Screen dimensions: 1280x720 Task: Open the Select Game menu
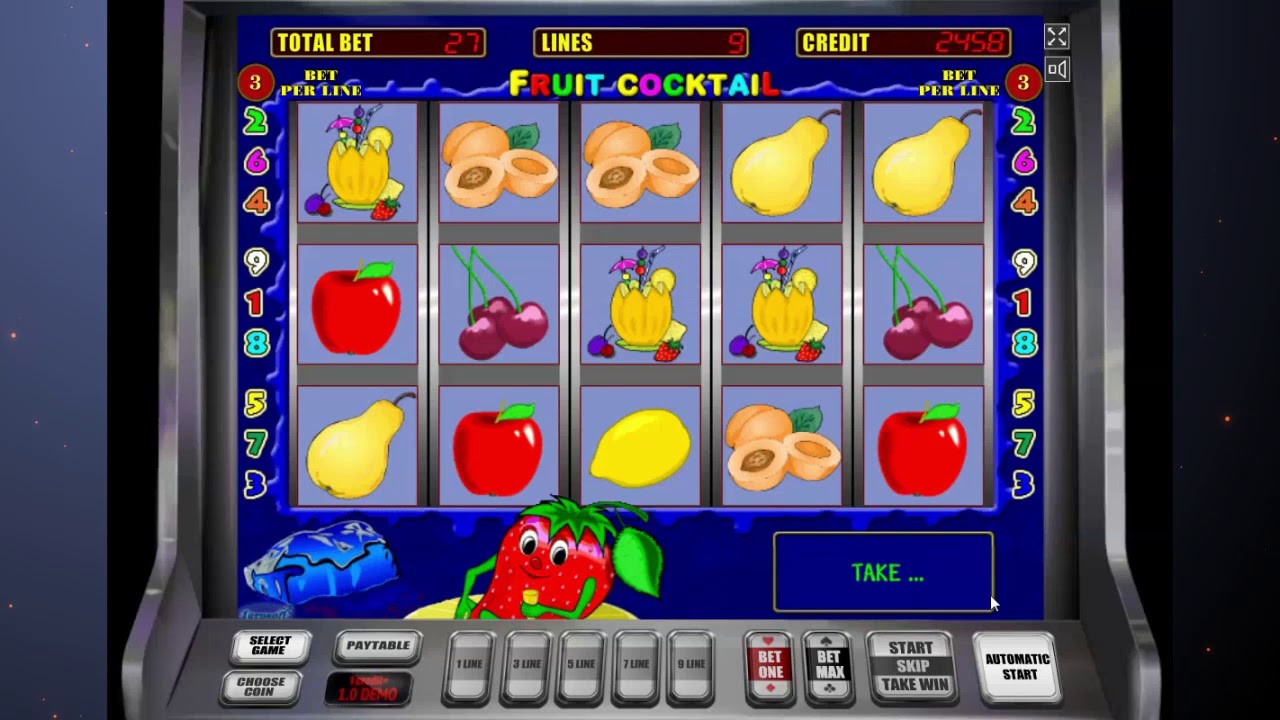(270, 647)
